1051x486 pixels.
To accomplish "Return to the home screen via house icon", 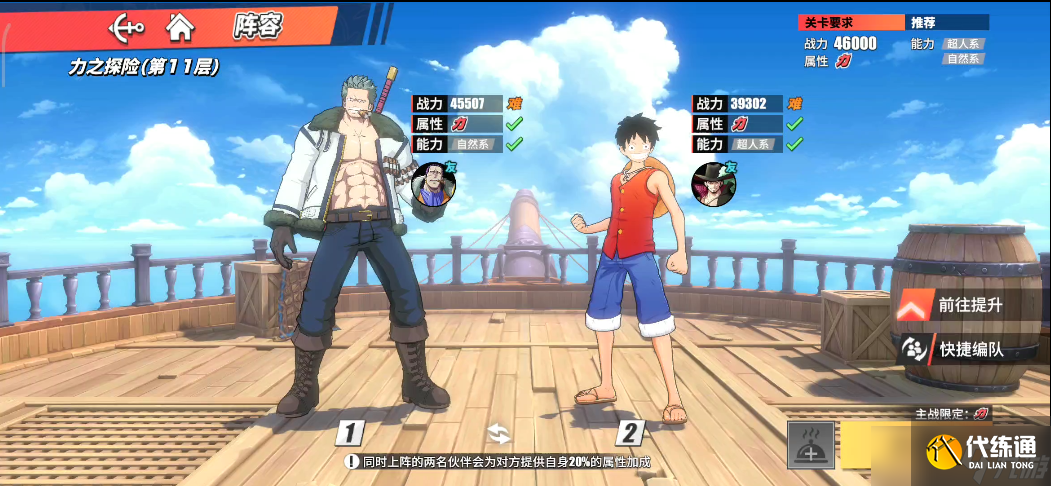I will point(180,26).
